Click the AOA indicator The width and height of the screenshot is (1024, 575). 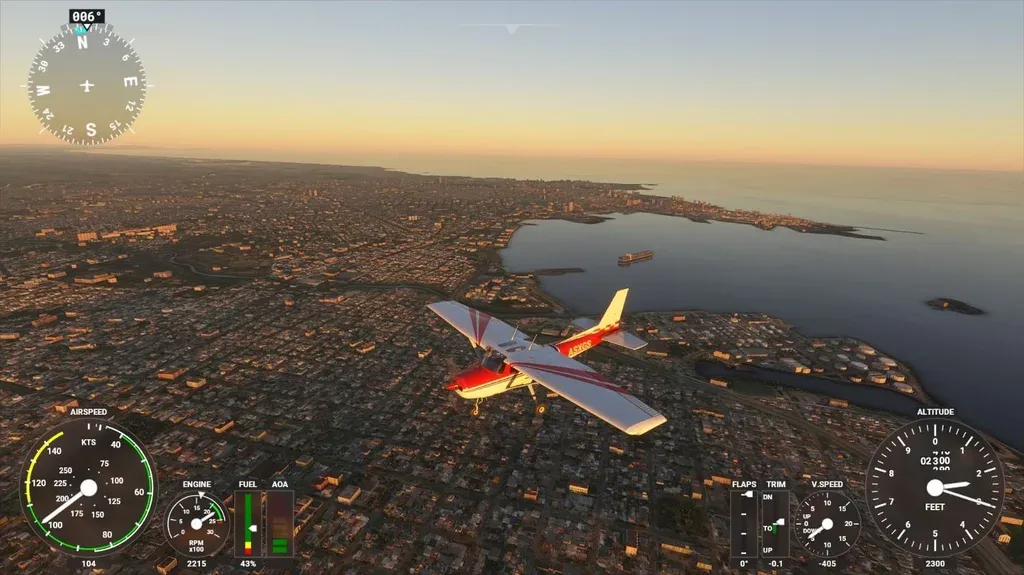280,523
